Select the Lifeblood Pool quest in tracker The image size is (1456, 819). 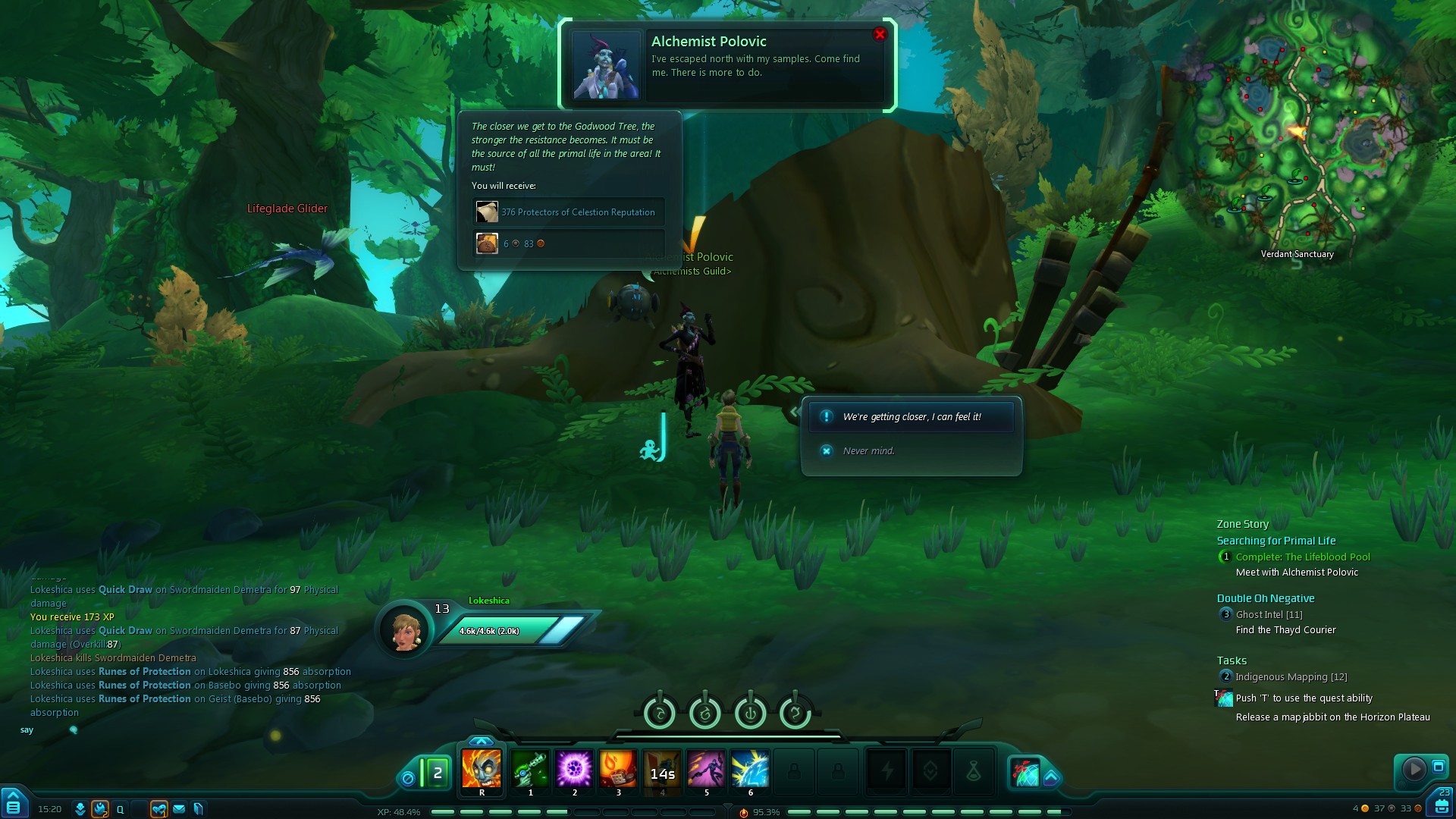pos(1303,557)
